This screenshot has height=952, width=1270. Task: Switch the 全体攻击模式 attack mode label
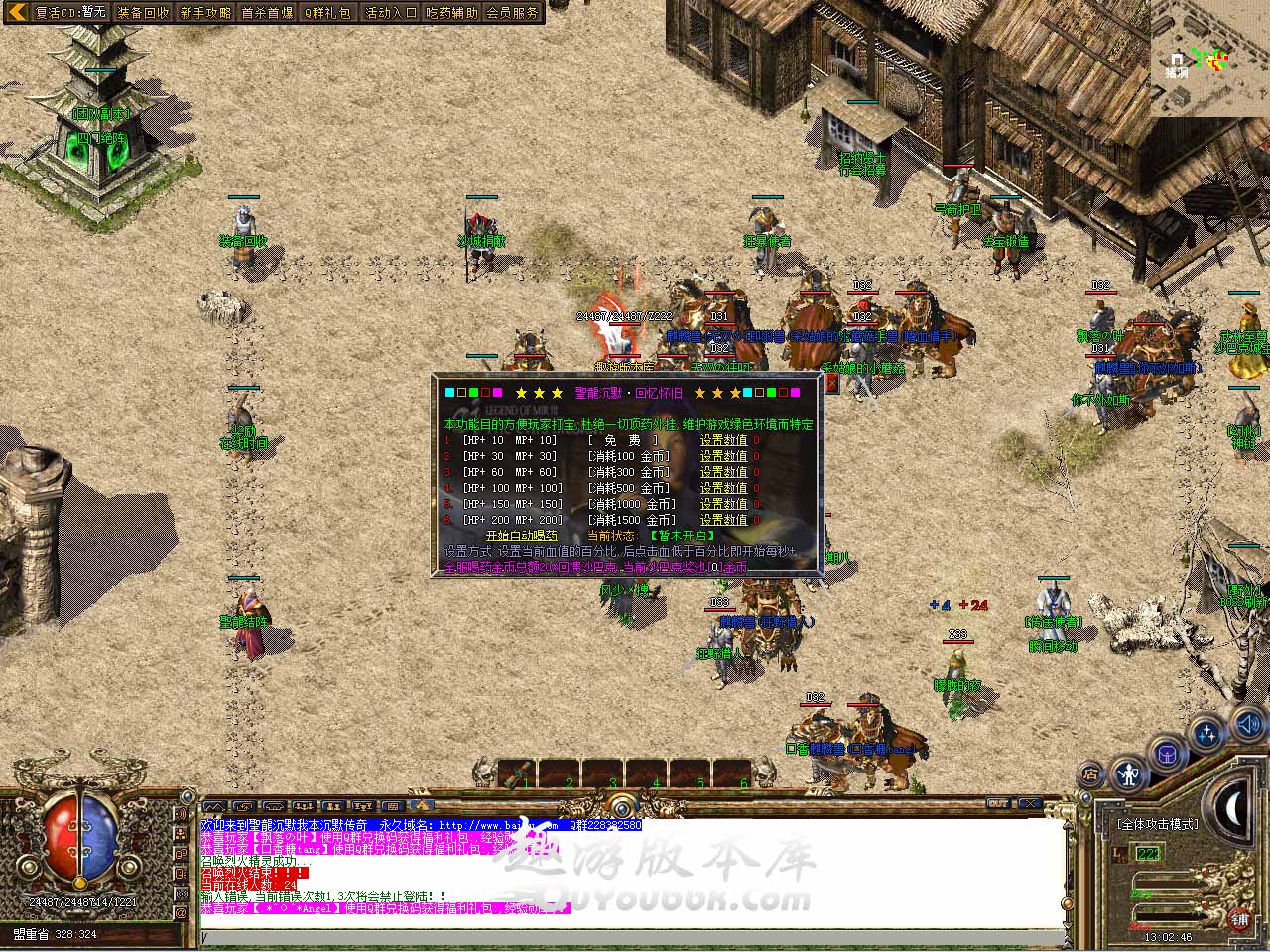click(1158, 824)
